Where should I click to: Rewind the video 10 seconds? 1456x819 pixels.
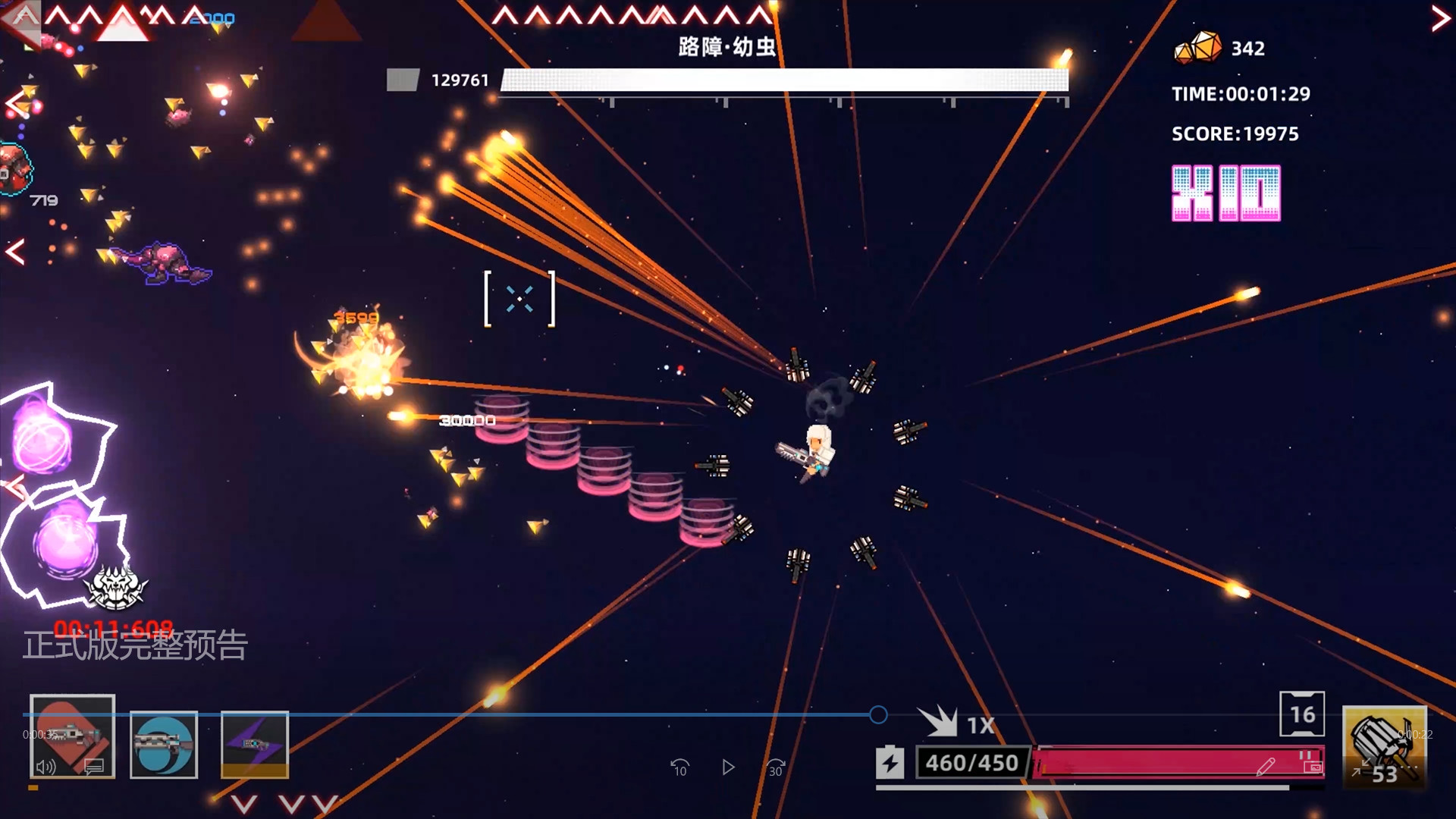pyautogui.click(x=679, y=767)
